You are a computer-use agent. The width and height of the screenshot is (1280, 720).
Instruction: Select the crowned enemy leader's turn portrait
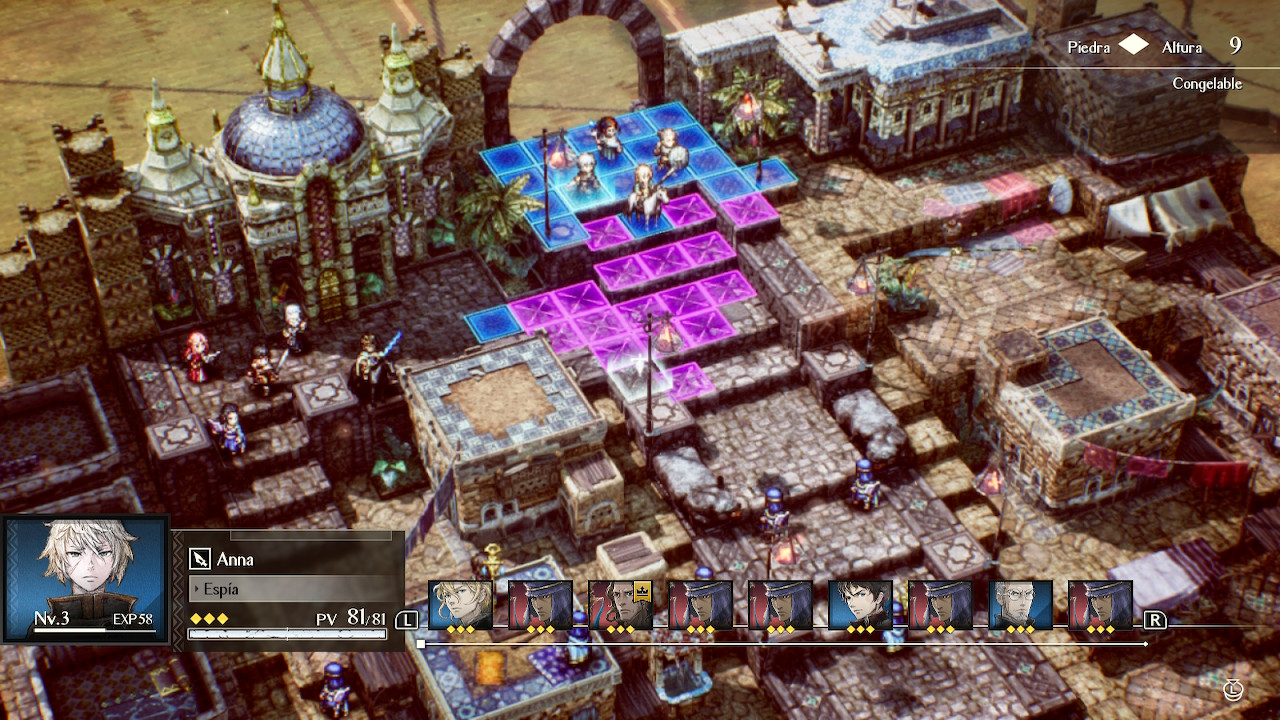pos(620,604)
